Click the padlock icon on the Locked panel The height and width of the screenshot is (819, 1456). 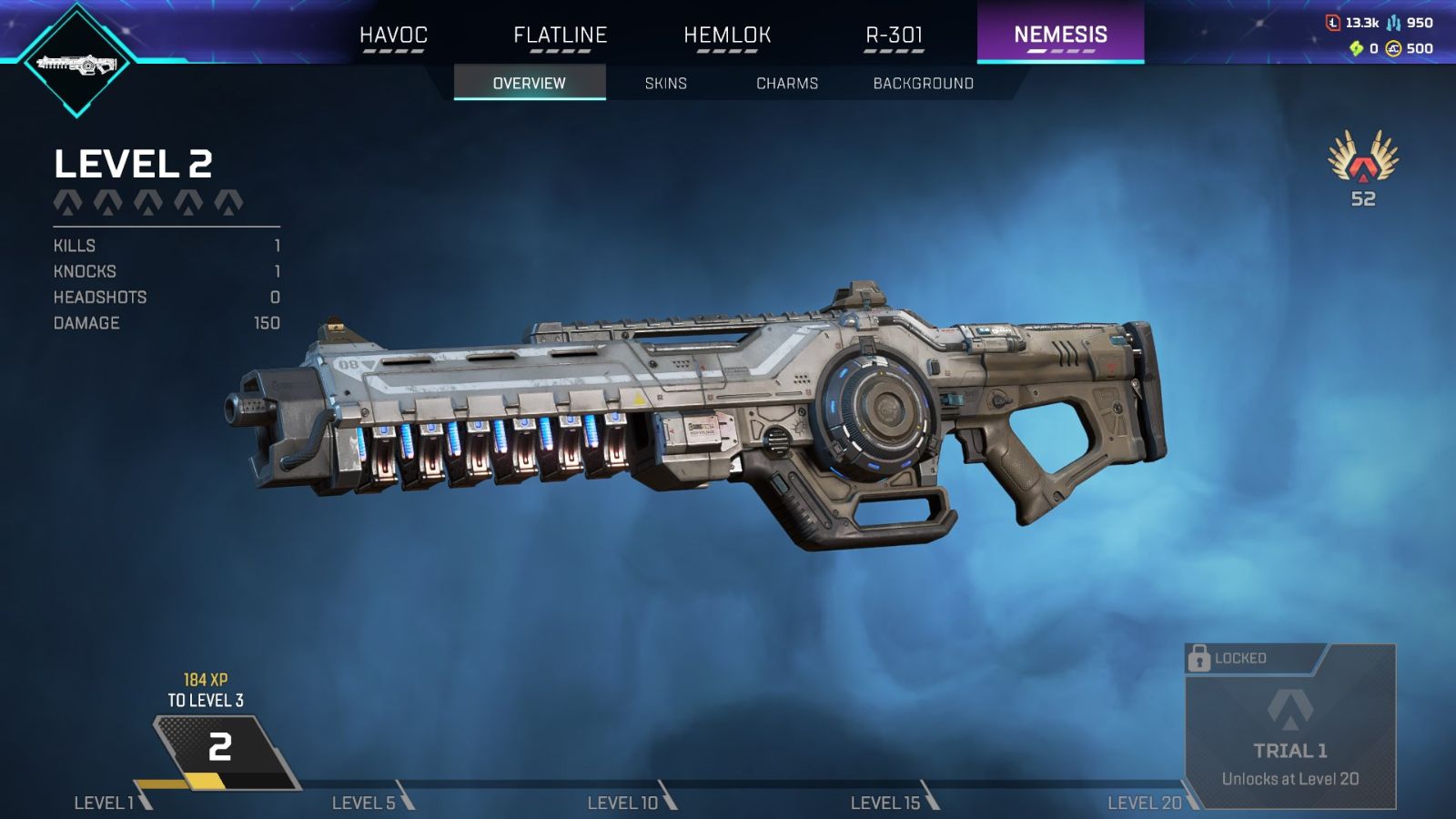(x=1198, y=658)
